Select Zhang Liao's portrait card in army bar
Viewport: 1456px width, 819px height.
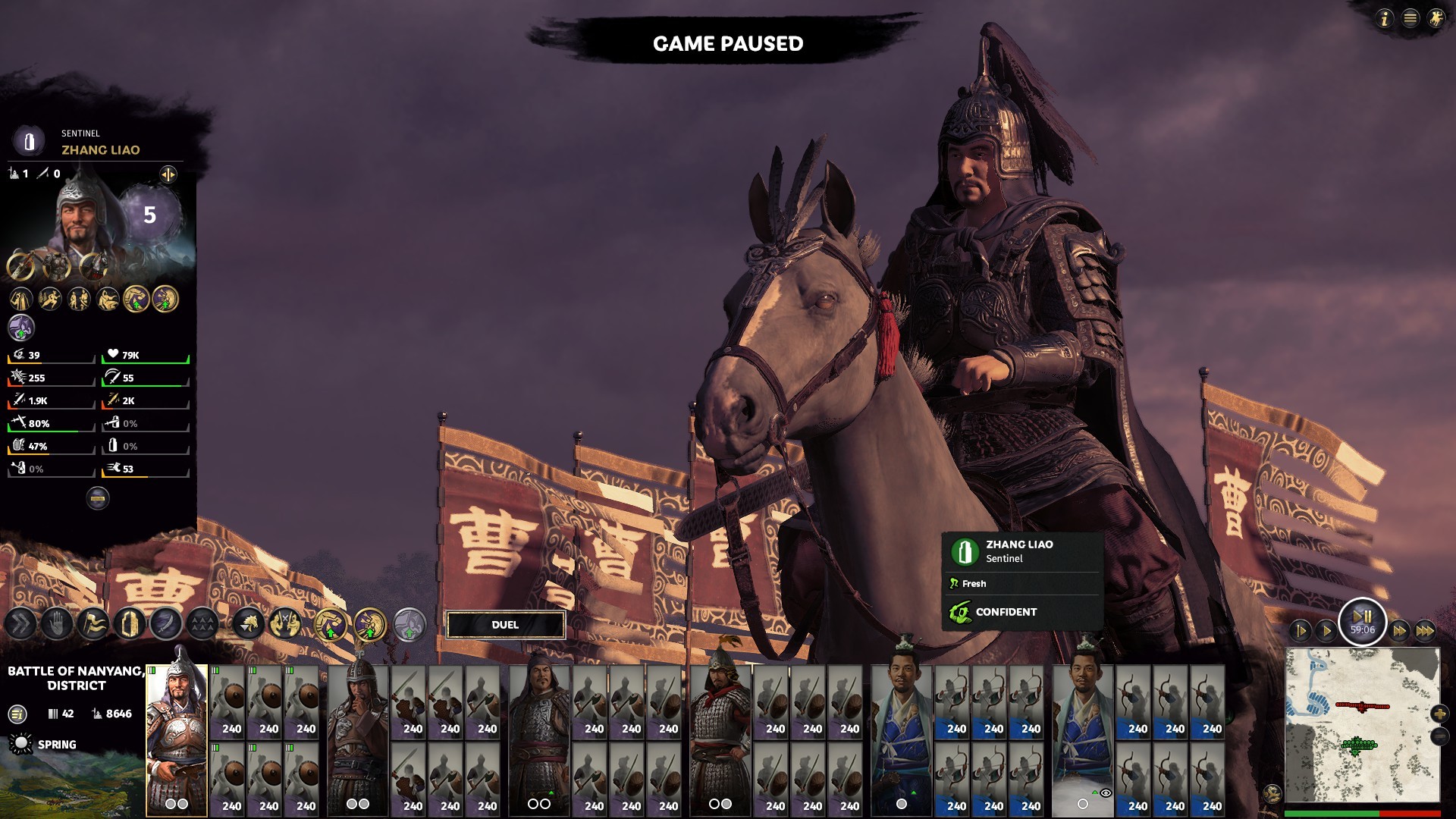[177, 739]
